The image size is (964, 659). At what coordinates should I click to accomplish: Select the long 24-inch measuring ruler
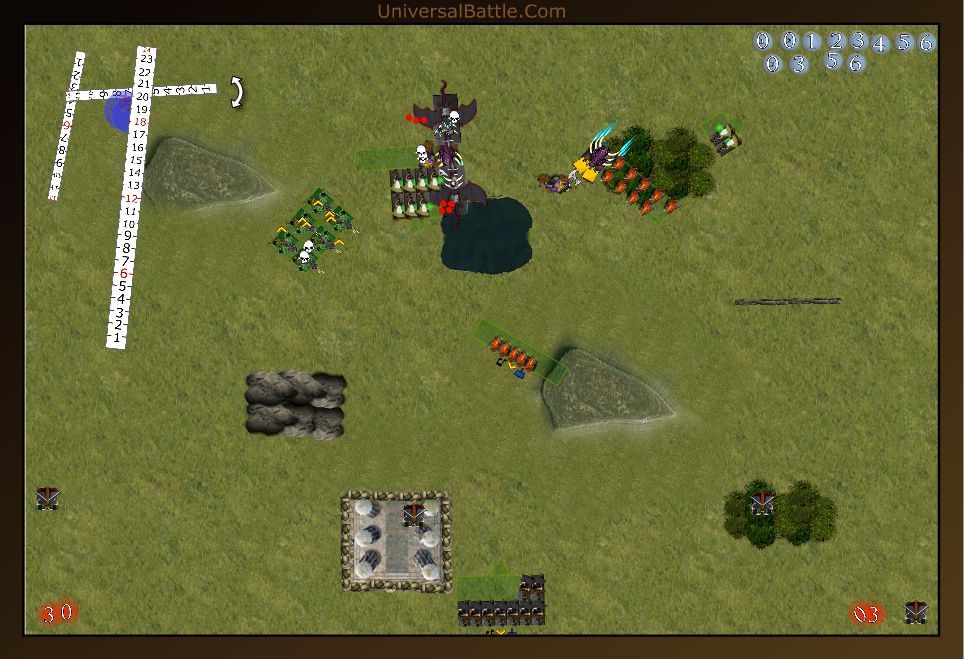(x=132, y=200)
